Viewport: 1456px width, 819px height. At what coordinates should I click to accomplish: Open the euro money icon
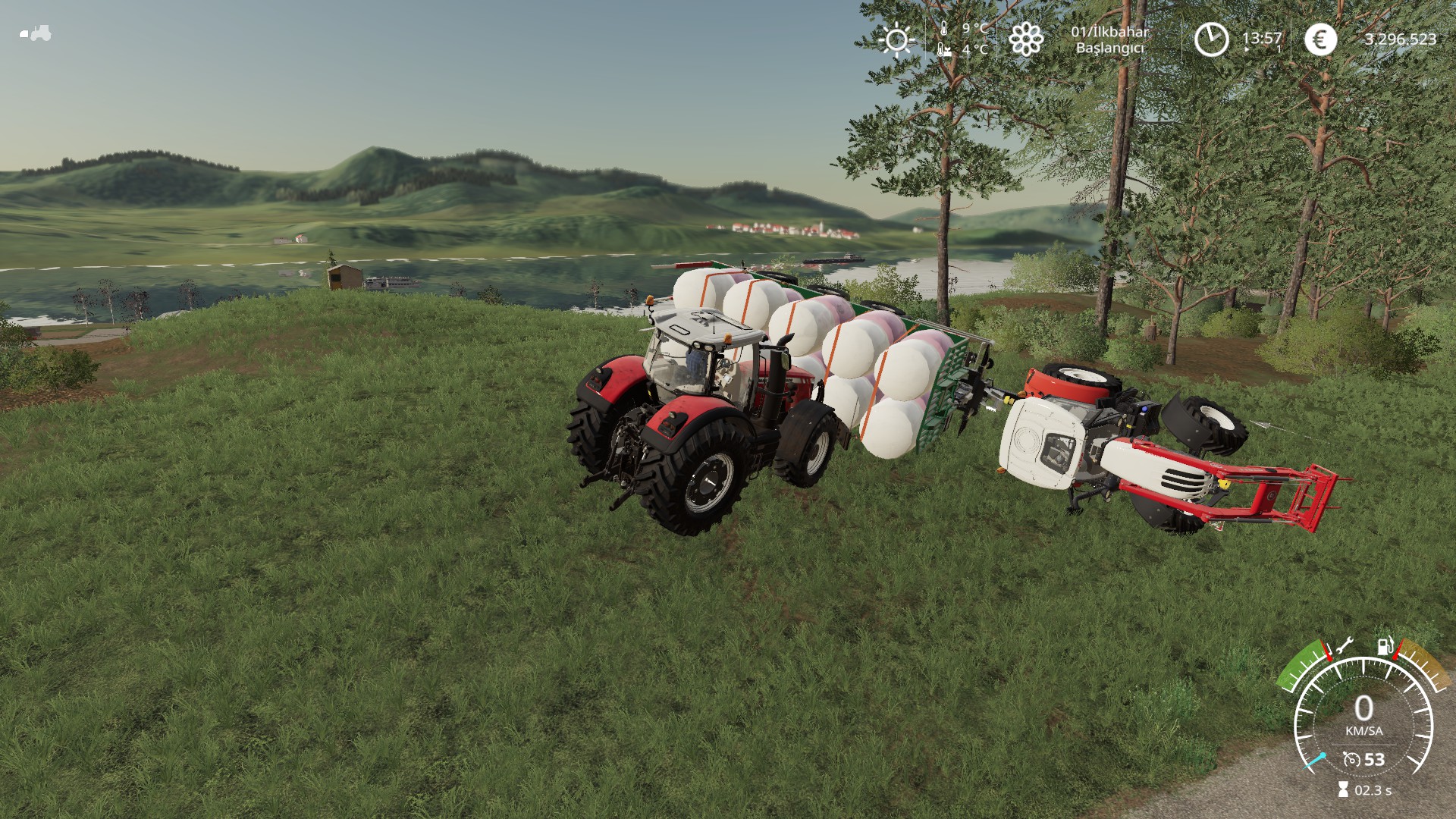pos(1320,39)
